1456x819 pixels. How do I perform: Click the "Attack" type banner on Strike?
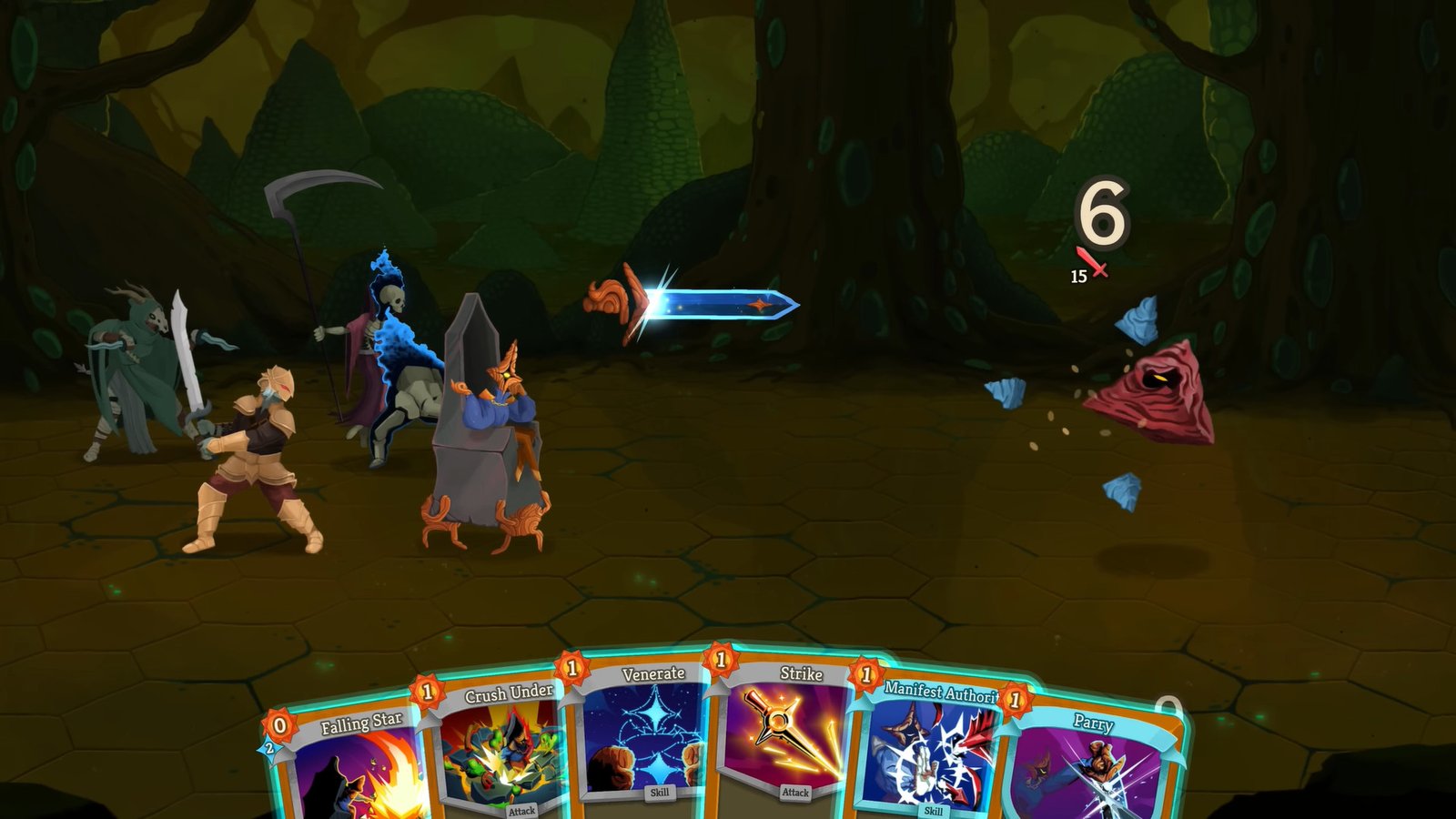coord(797,791)
